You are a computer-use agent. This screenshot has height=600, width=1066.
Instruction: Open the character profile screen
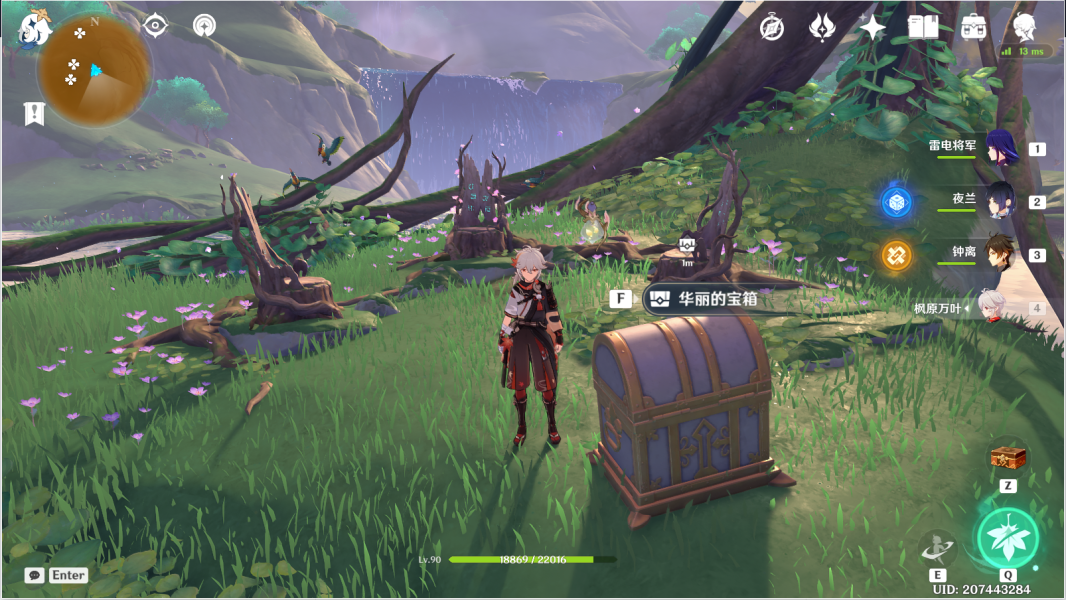(1024, 26)
